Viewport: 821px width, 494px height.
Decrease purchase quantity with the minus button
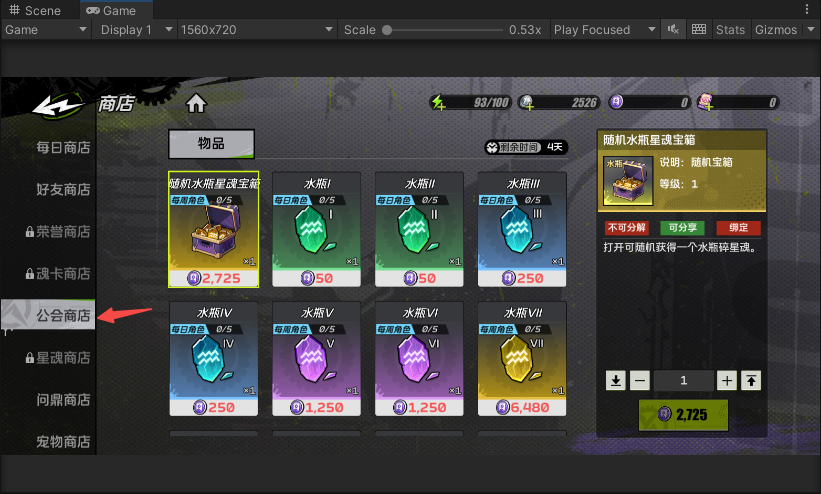641,380
